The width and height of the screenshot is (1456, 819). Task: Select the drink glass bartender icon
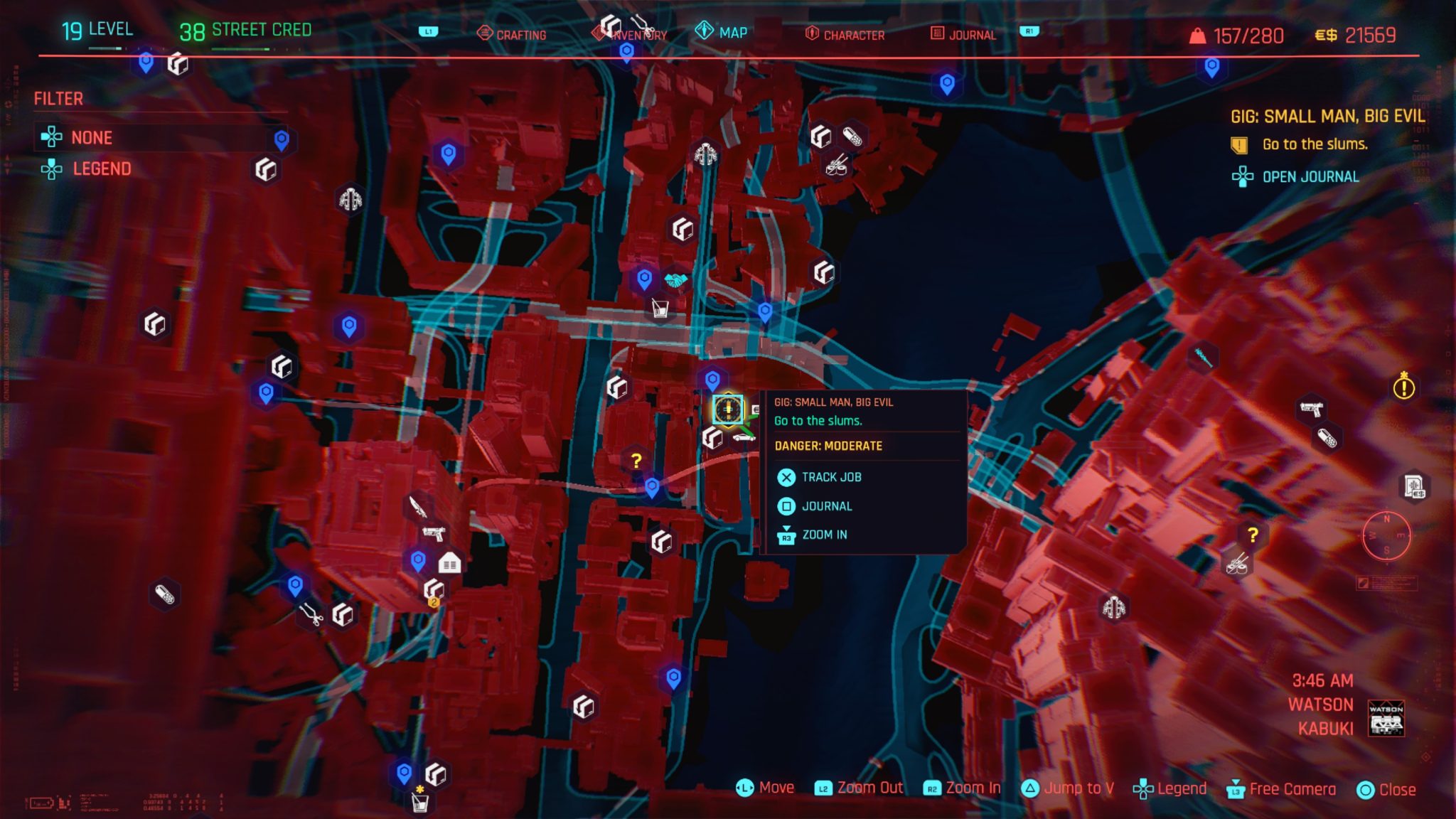(662, 308)
